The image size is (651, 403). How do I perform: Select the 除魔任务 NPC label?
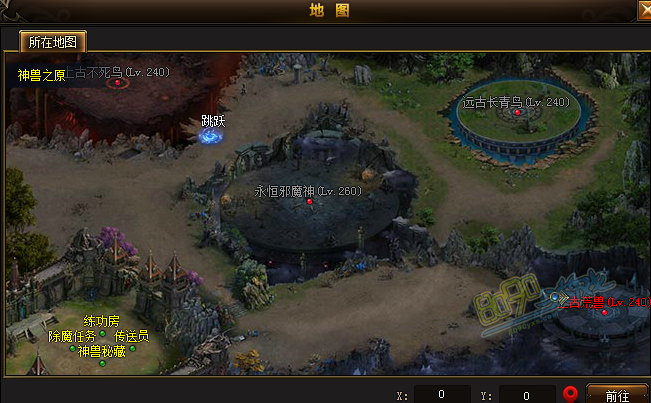[73, 336]
